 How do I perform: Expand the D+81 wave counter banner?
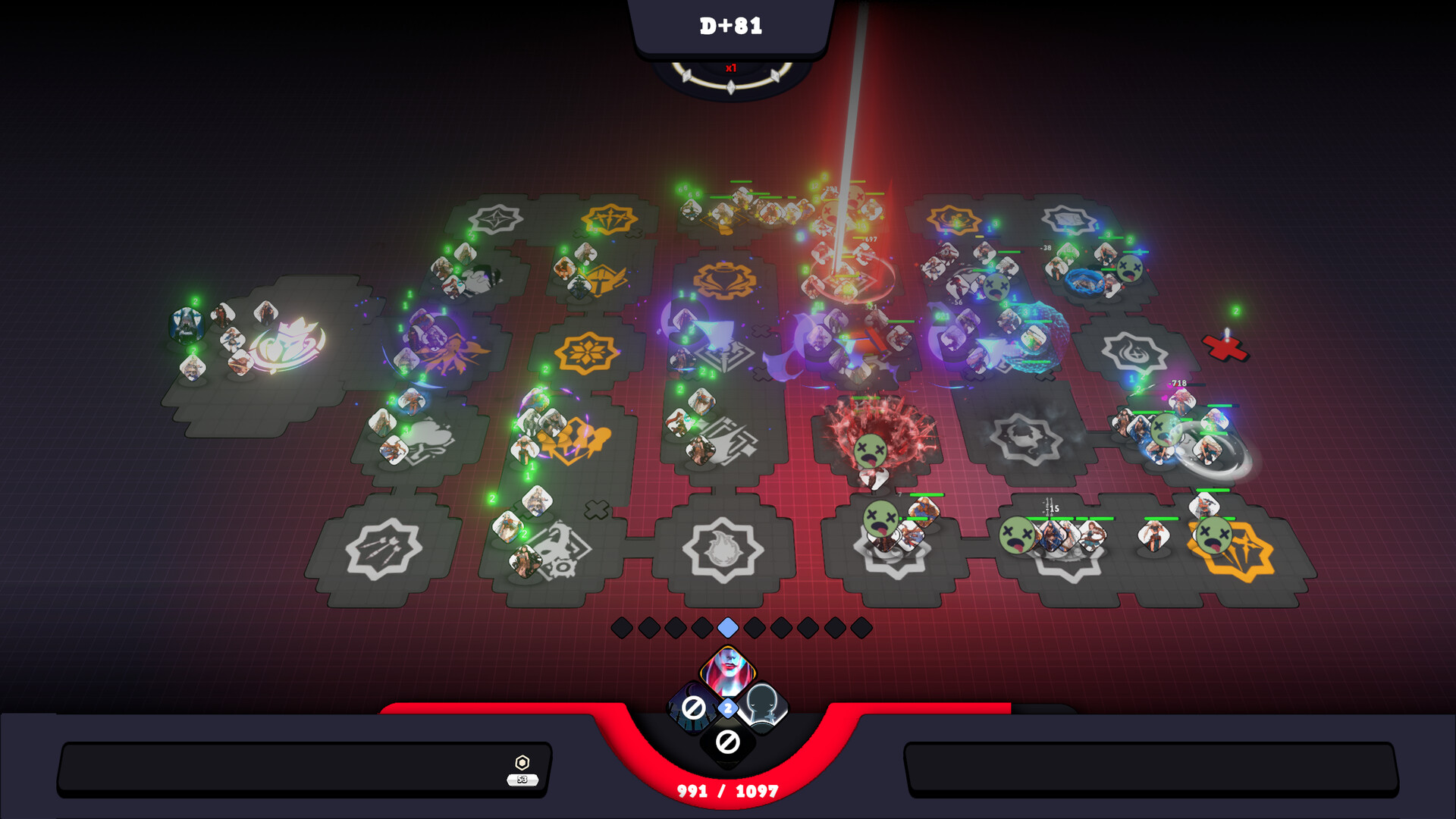point(729,25)
